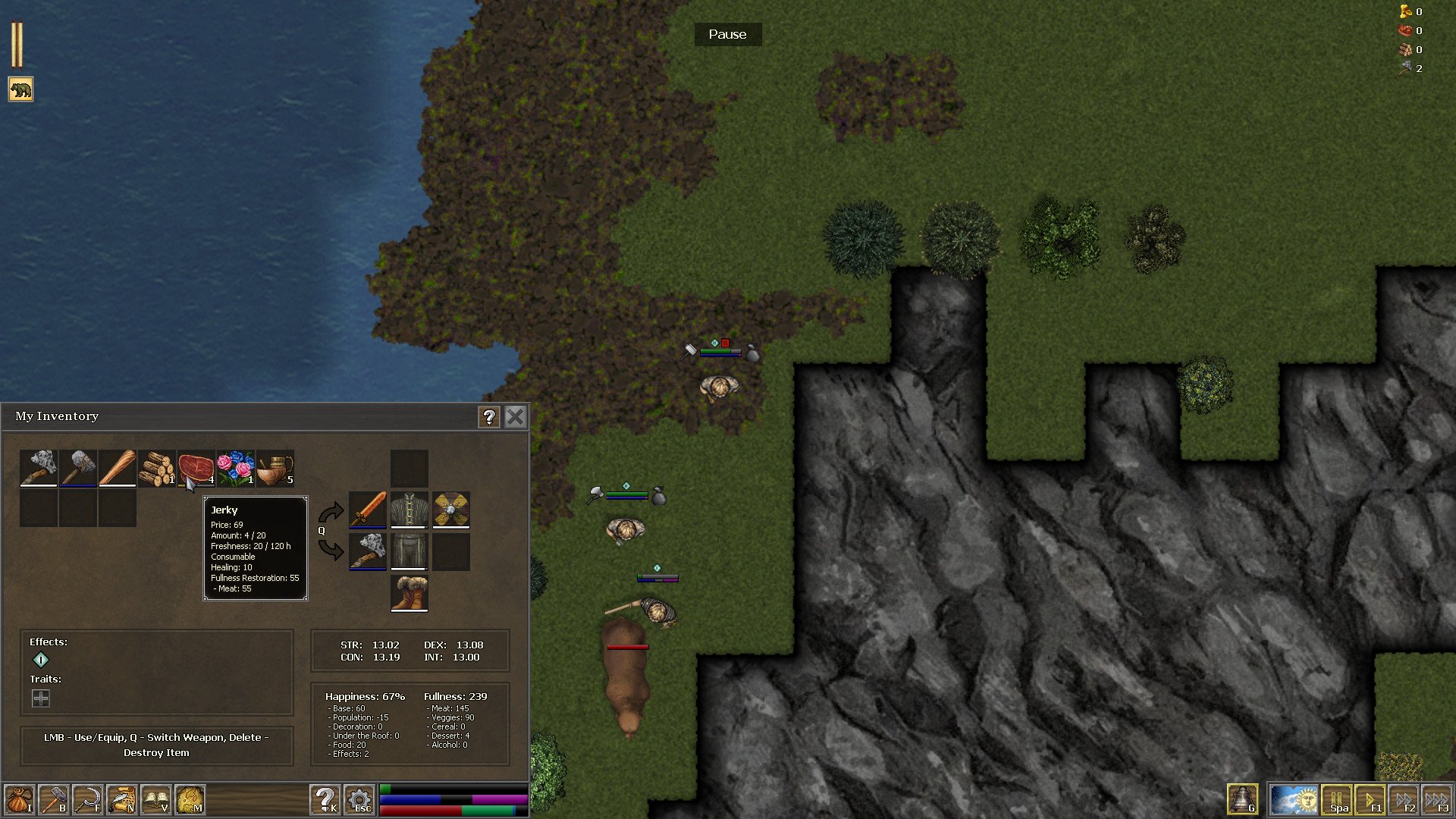Click the bear alert icon
Image resolution: width=1456 pixels, height=819 pixels.
20,89
